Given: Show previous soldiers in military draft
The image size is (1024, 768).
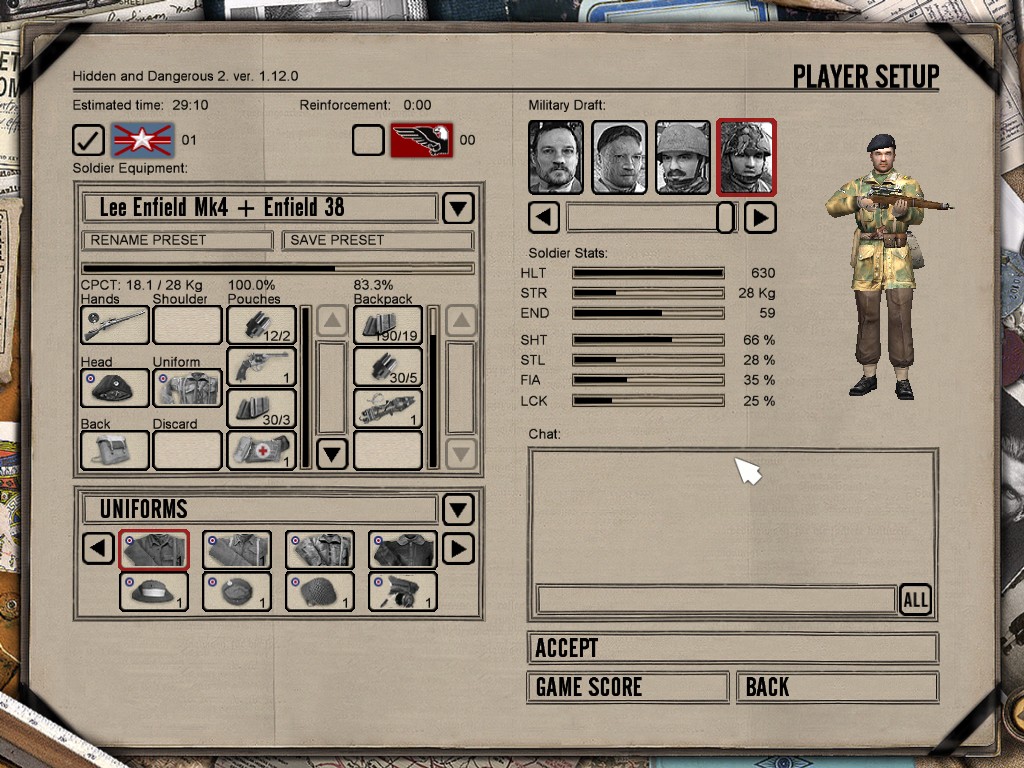Looking at the screenshot, I should click(x=544, y=217).
